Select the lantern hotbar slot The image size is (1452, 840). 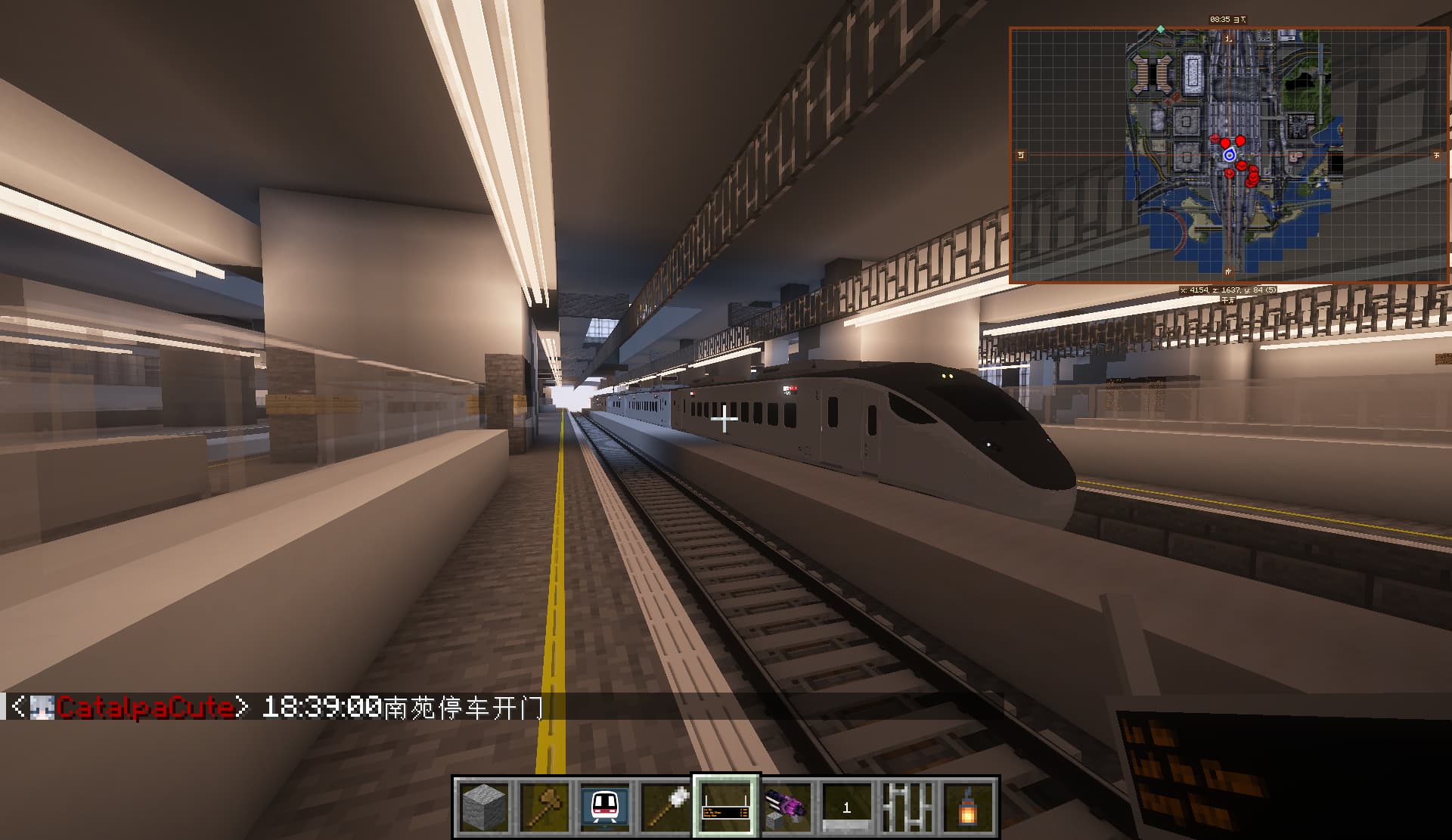tap(968, 806)
